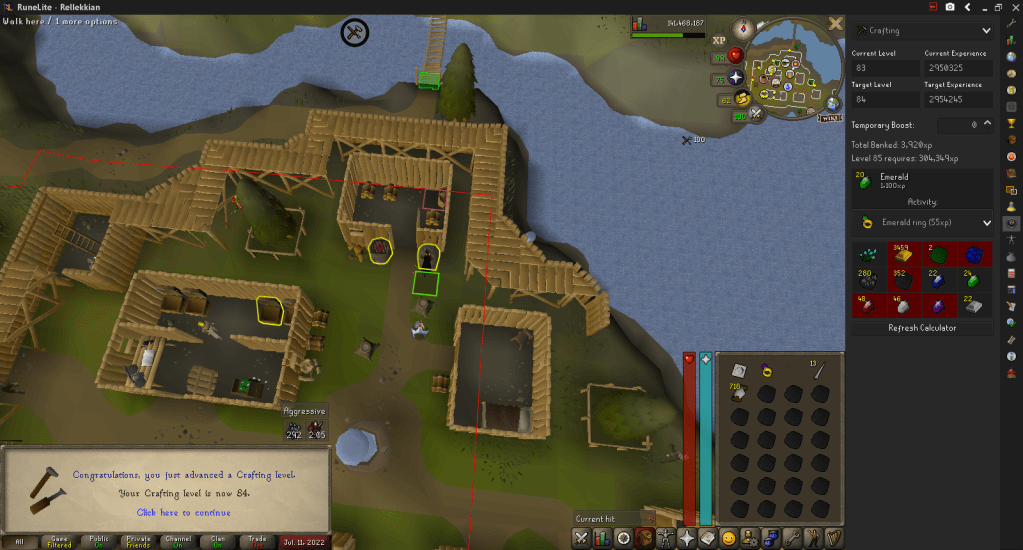Switch to the combat options crossed-swords tab
The image size is (1023, 550).
(x=581, y=538)
